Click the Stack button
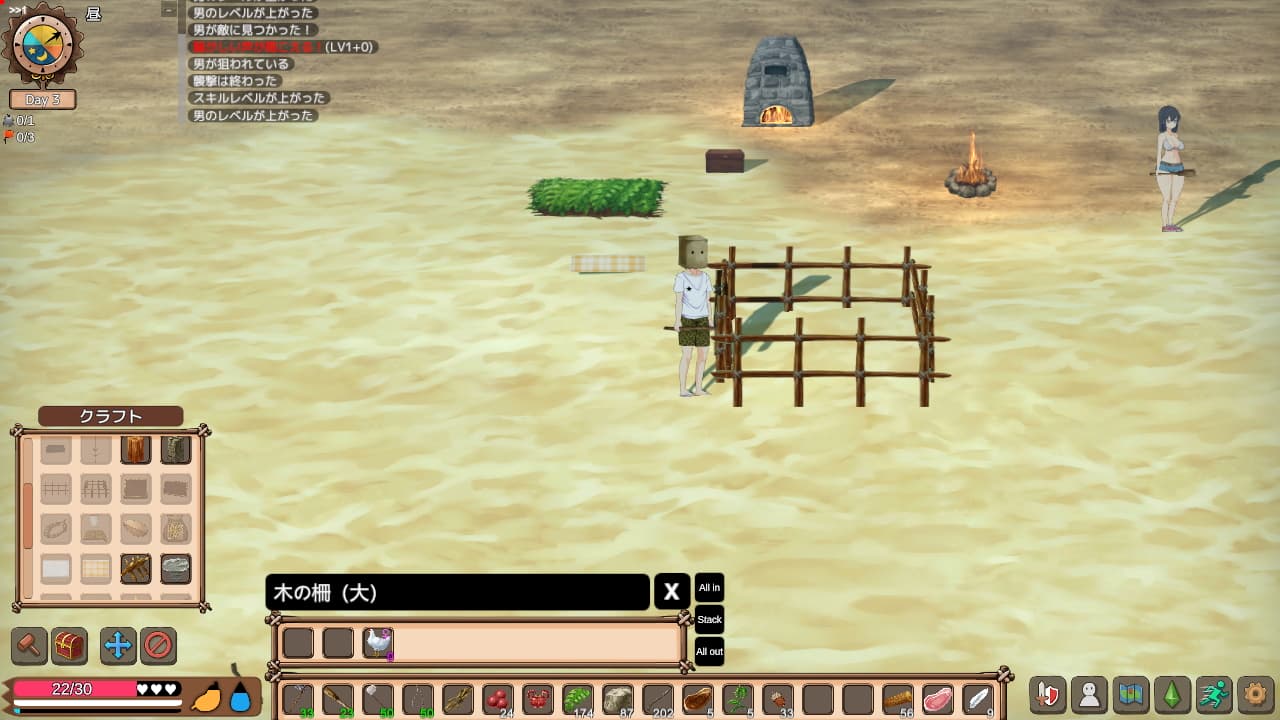Screen dimensions: 1280x720 tap(708, 620)
